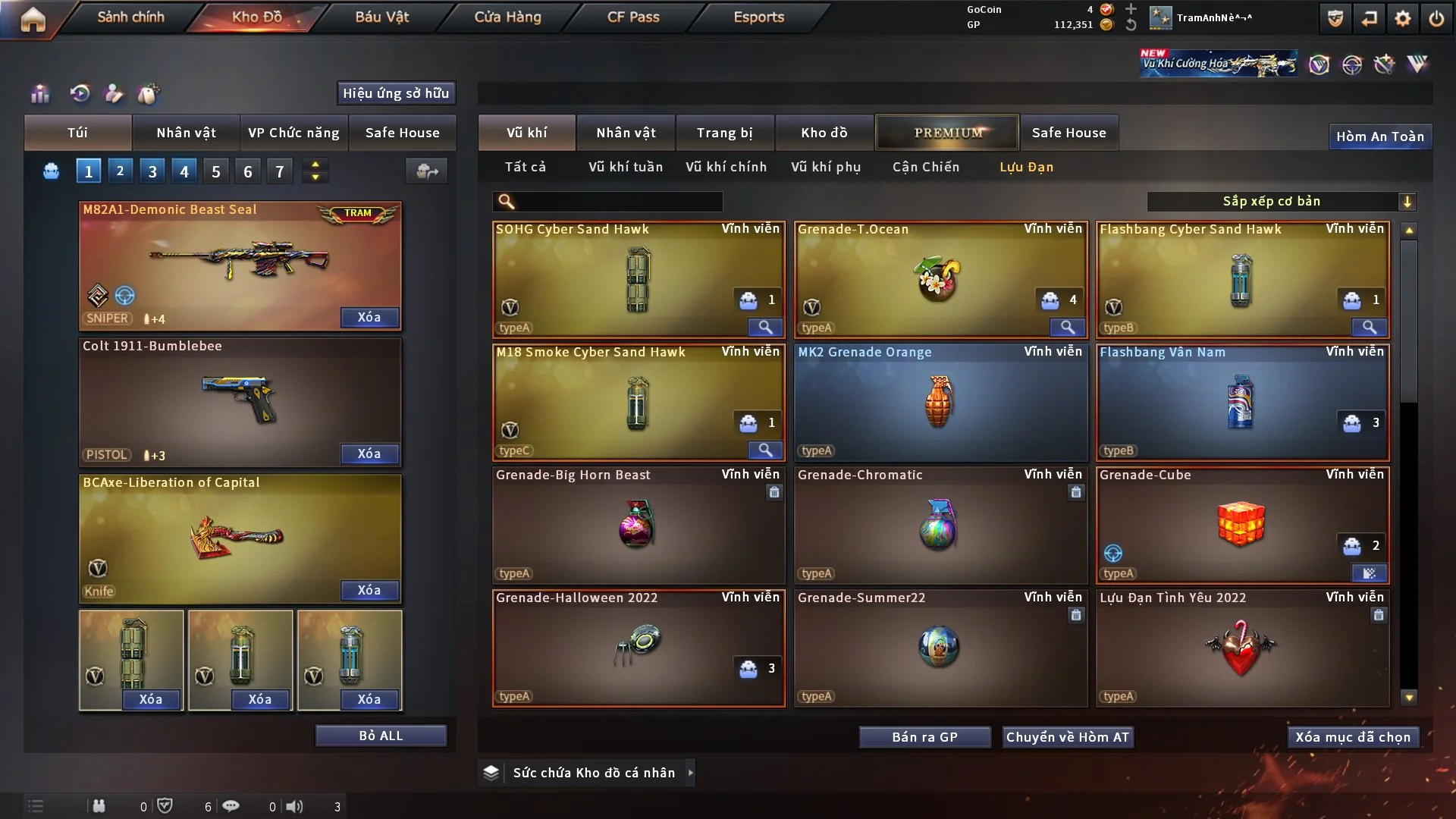
Task: Open the settings gear icon
Action: tap(1402, 18)
